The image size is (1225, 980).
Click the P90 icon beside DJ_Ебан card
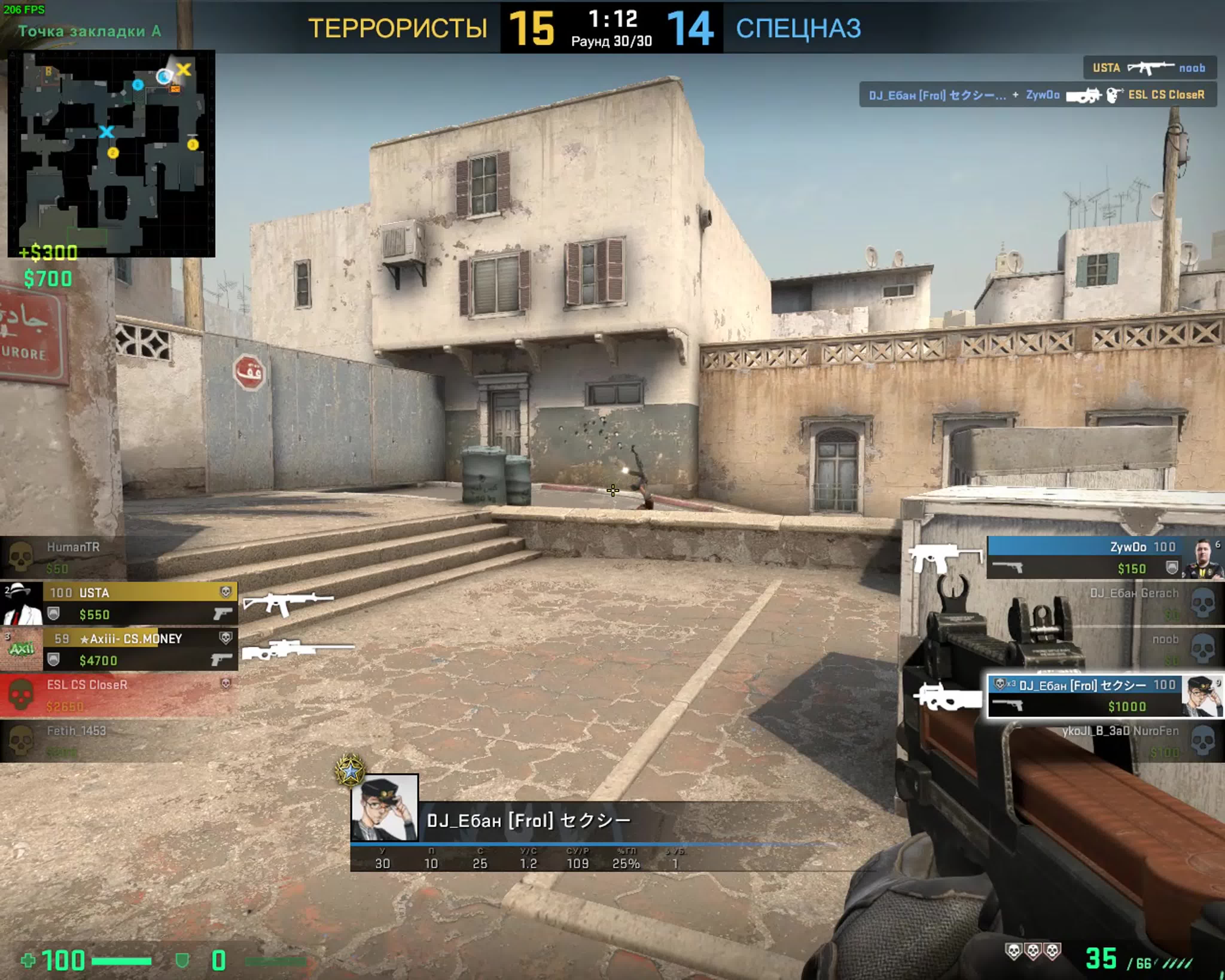click(x=948, y=696)
